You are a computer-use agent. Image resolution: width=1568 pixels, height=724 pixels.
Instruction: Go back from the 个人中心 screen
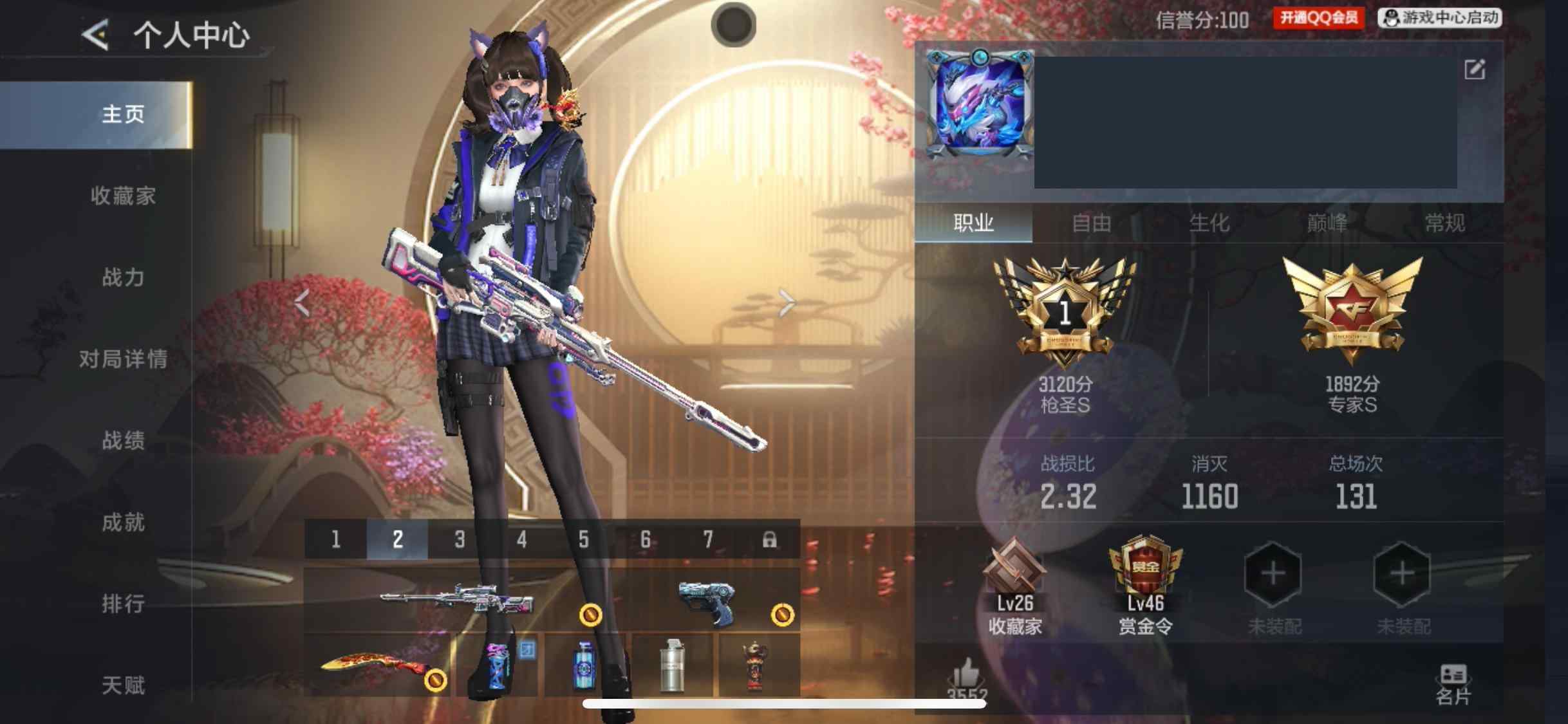coord(95,35)
